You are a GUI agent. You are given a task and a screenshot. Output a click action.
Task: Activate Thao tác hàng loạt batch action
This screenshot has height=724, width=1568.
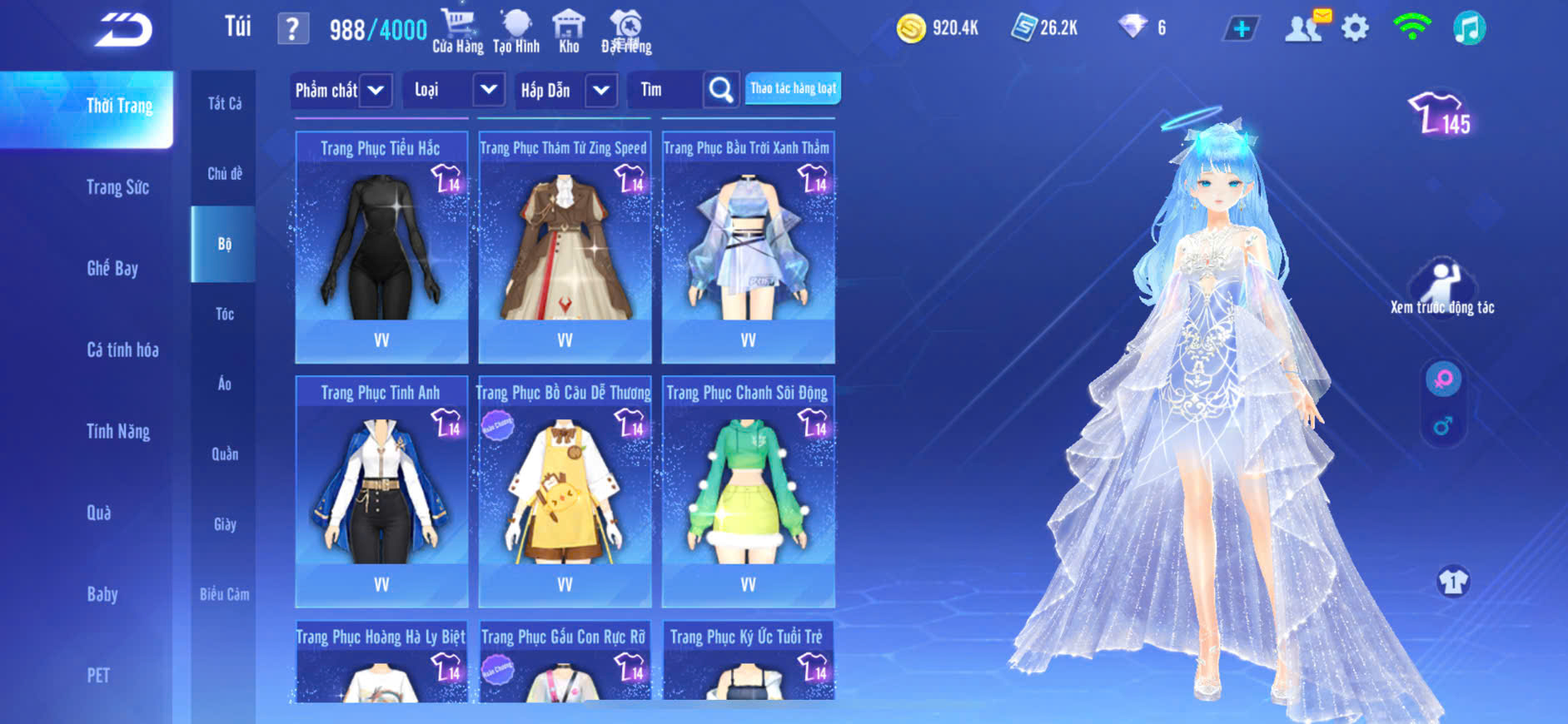click(x=793, y=88)
